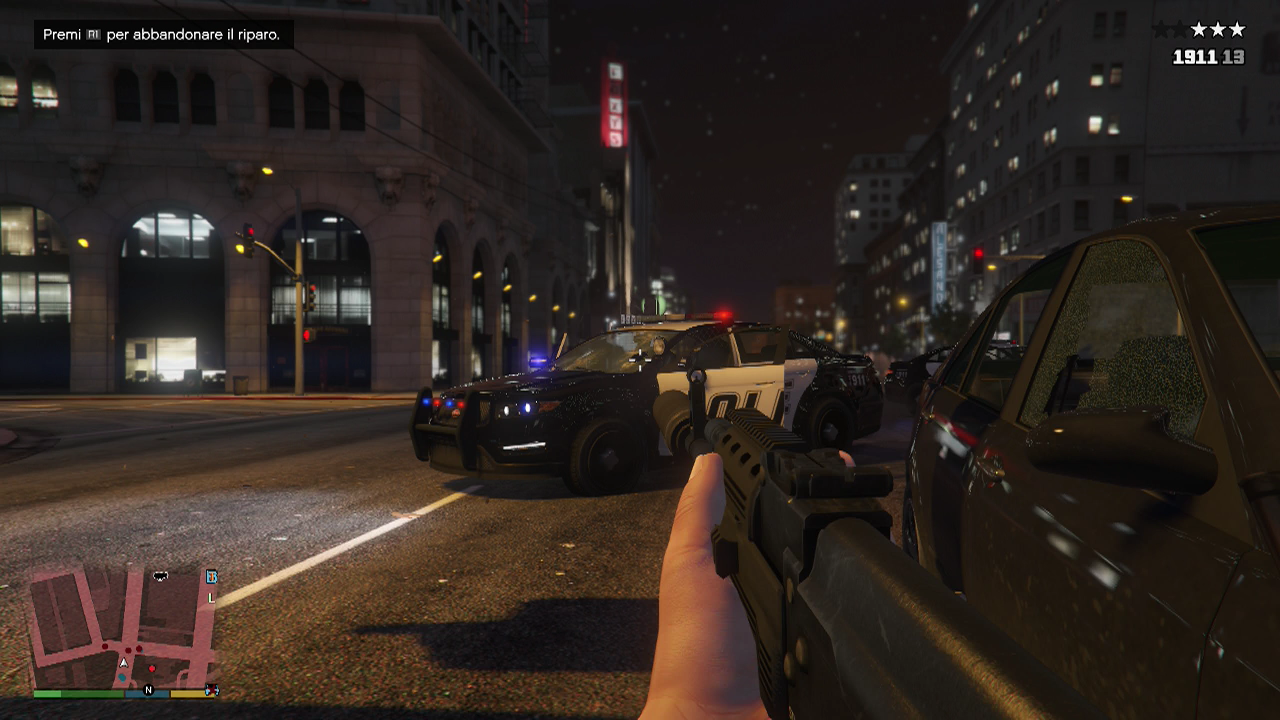Select the green L blip on the minimap
This screenshot has height=720, width=1280.
(211, 598)
